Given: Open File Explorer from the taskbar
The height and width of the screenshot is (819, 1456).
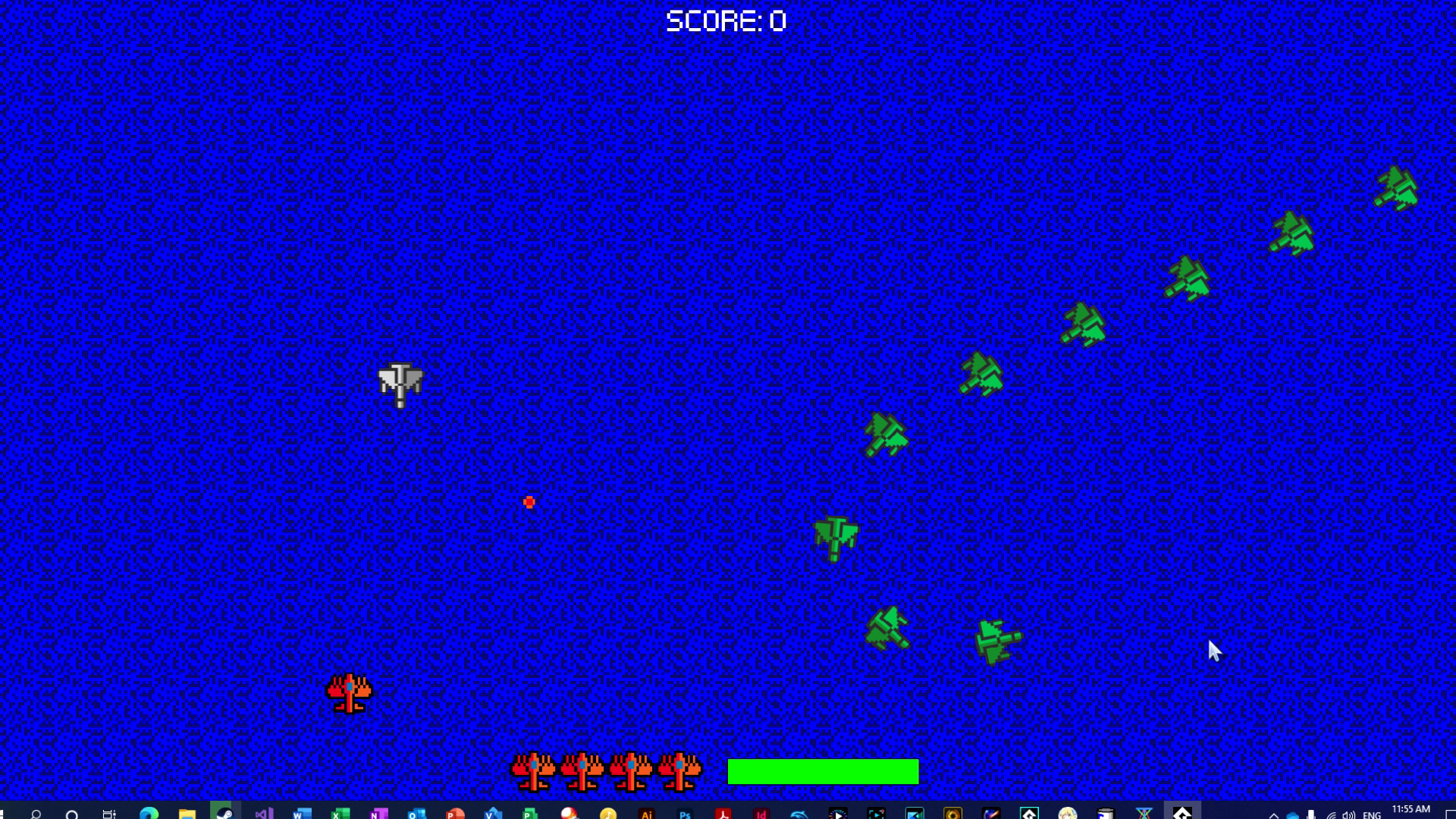Looking at the screenshot, I should 186,811.
